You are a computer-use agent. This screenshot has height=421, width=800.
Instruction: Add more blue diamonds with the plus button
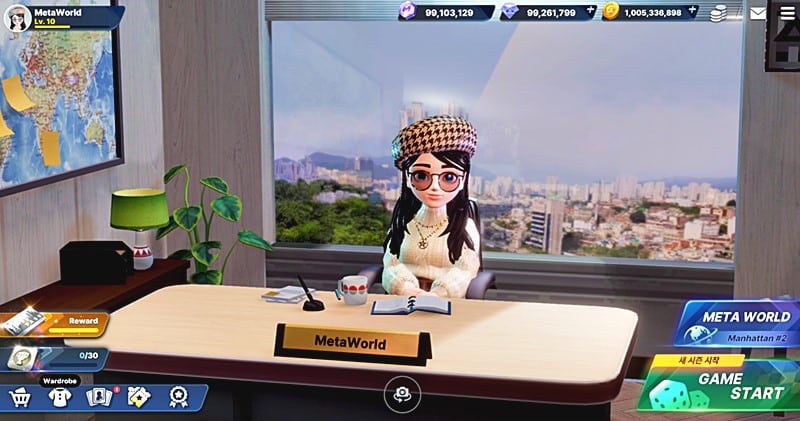pyautogui.click(x=590, y=12)
